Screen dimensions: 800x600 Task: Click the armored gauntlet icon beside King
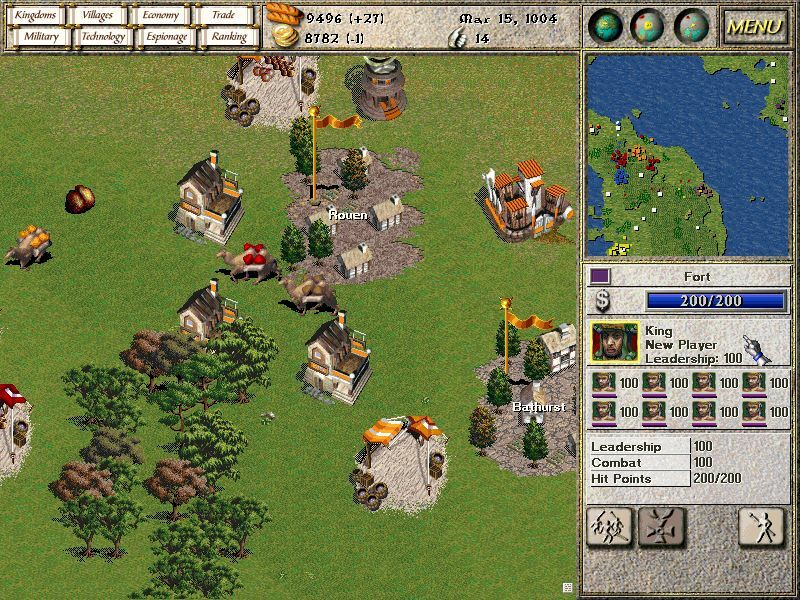point(759,348)
